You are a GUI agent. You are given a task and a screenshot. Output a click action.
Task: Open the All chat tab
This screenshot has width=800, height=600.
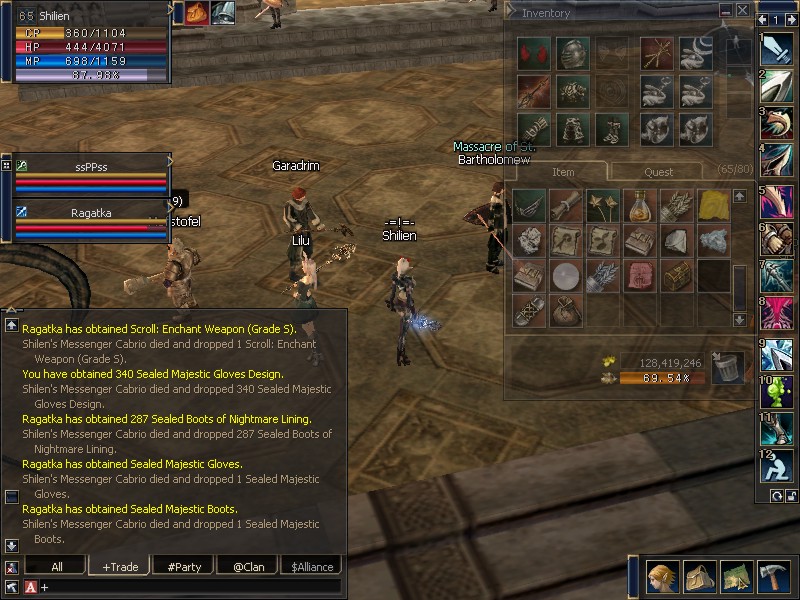tap(57, 566)
